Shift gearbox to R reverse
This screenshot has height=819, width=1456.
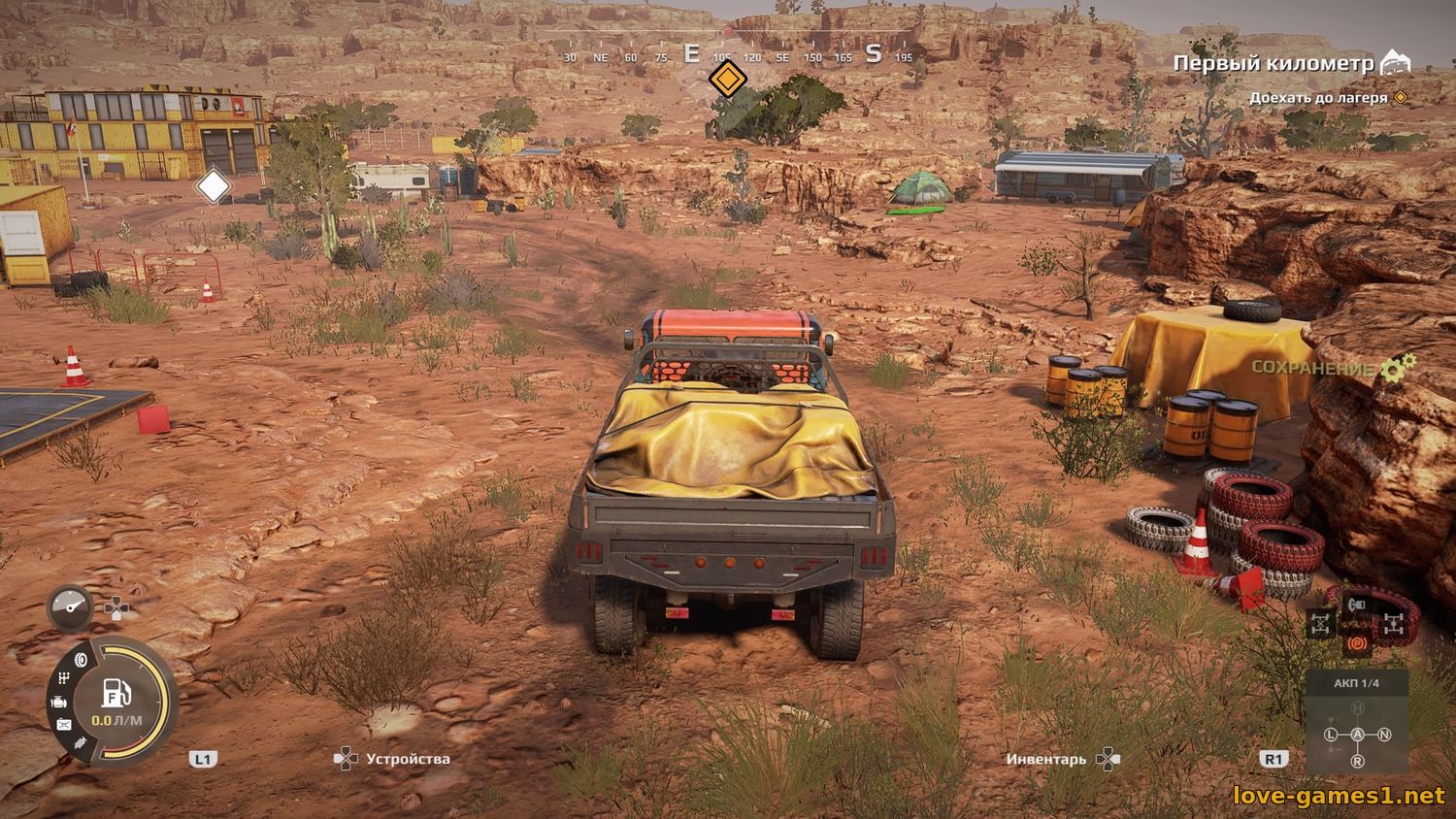pos(1358,761)
